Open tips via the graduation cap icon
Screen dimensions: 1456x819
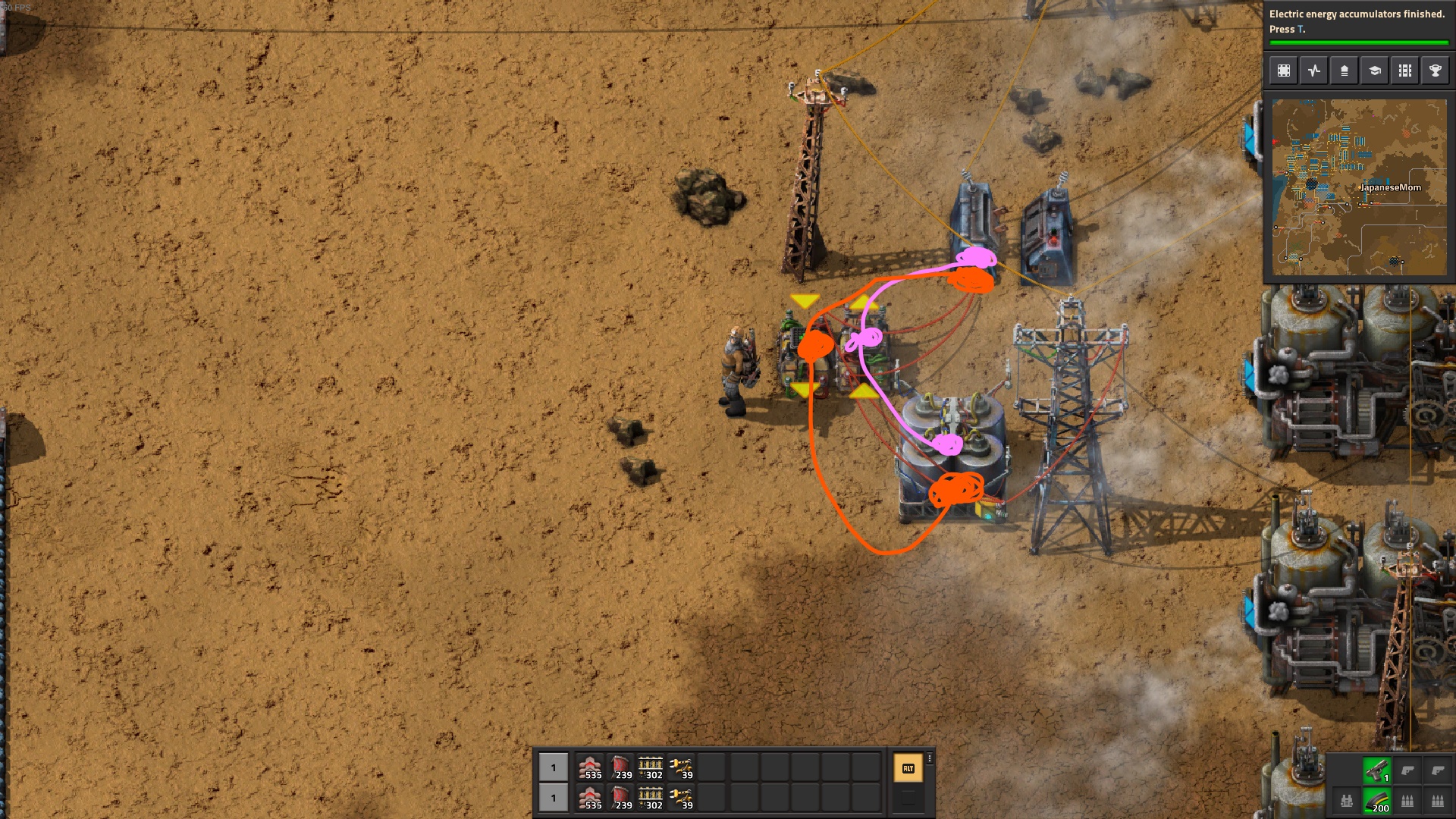[x=1375, y=71]
